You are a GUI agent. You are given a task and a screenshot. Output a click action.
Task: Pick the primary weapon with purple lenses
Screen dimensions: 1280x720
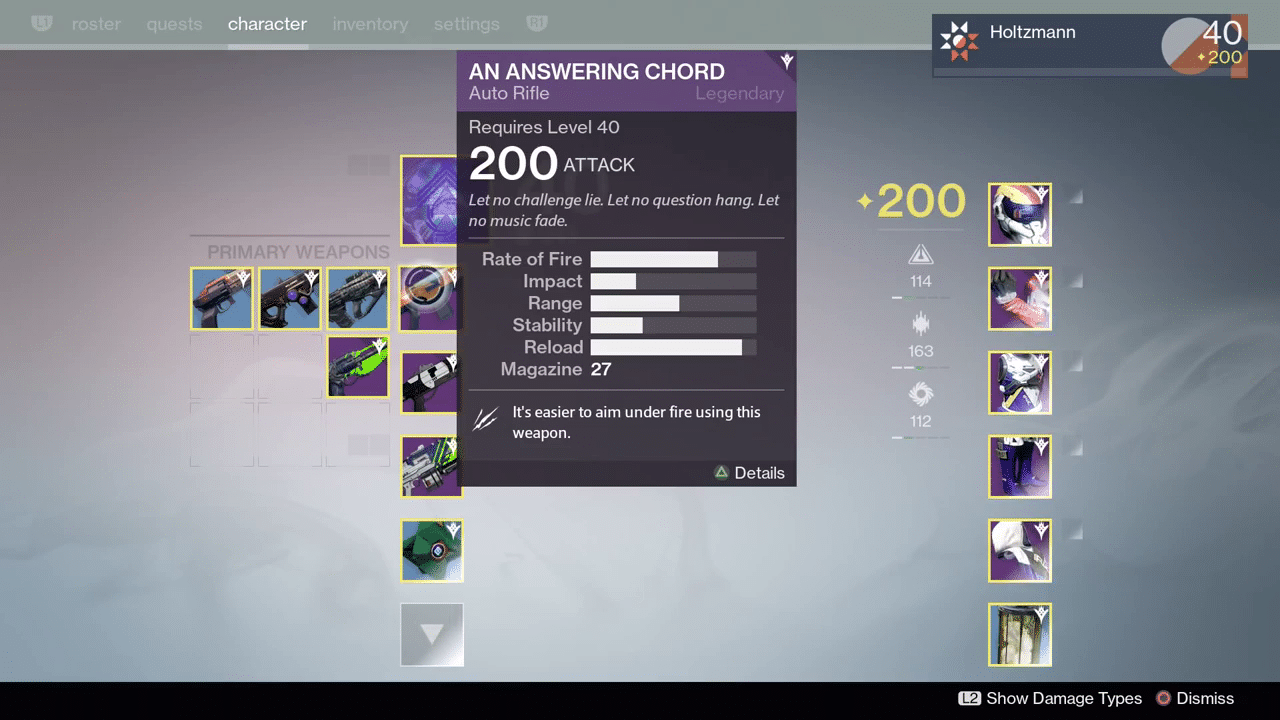(x=290, y=298)
